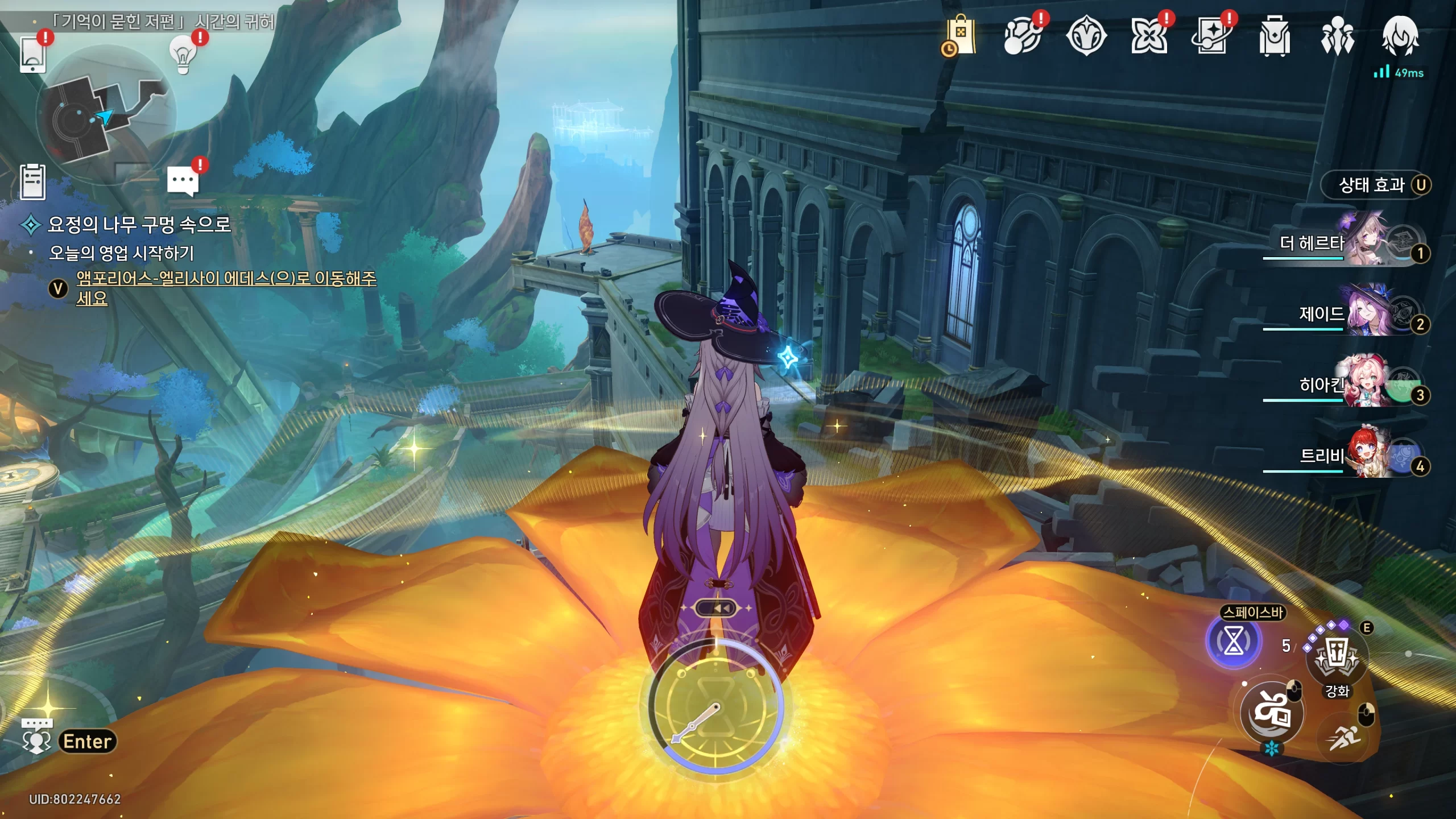This screenshot has height=819, width=1456.
Task: Open the round star warp icon
Action: (1086, 36)
